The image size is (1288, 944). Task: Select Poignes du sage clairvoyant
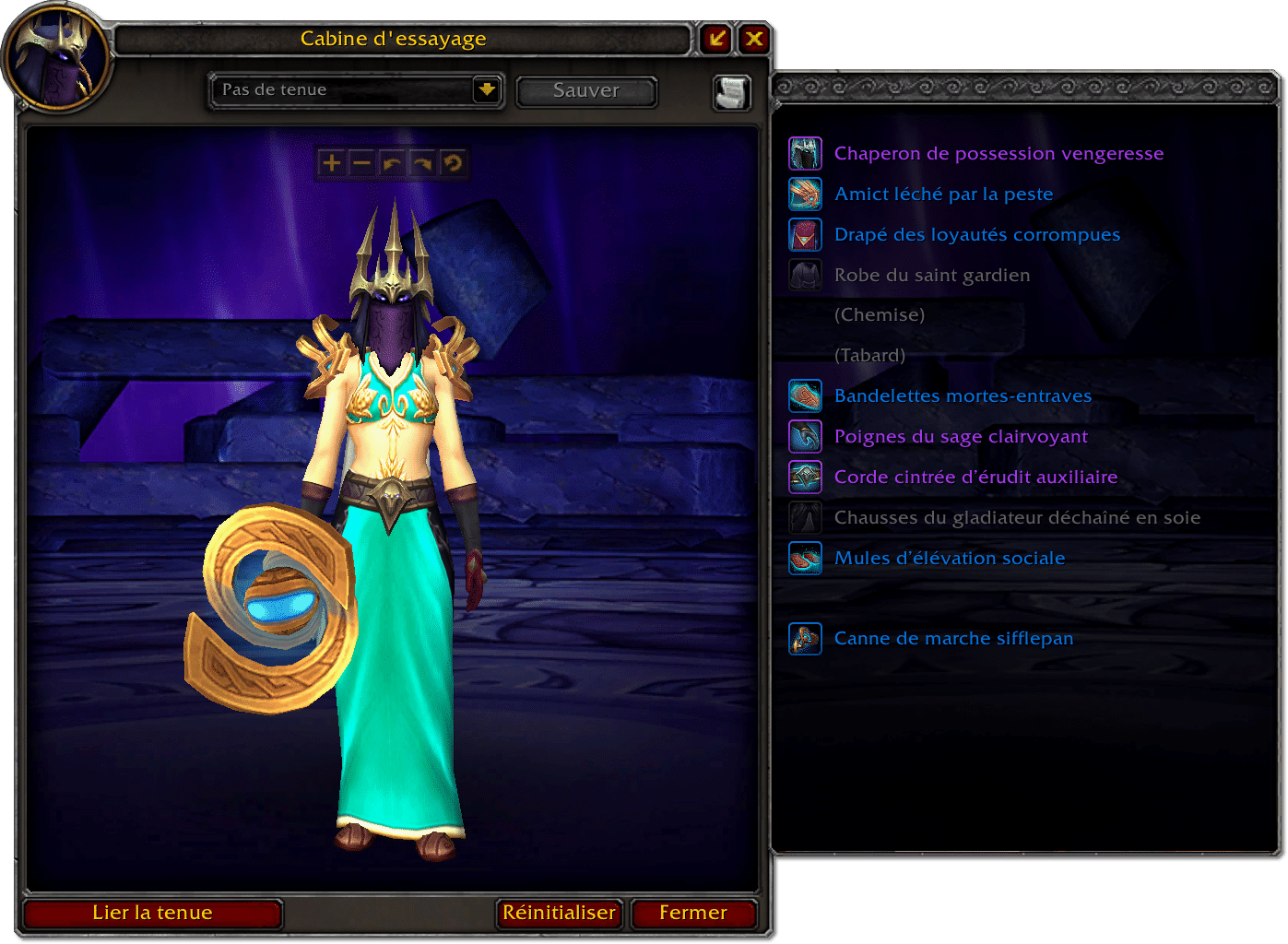pyautogui.click(x=961, y=437)
